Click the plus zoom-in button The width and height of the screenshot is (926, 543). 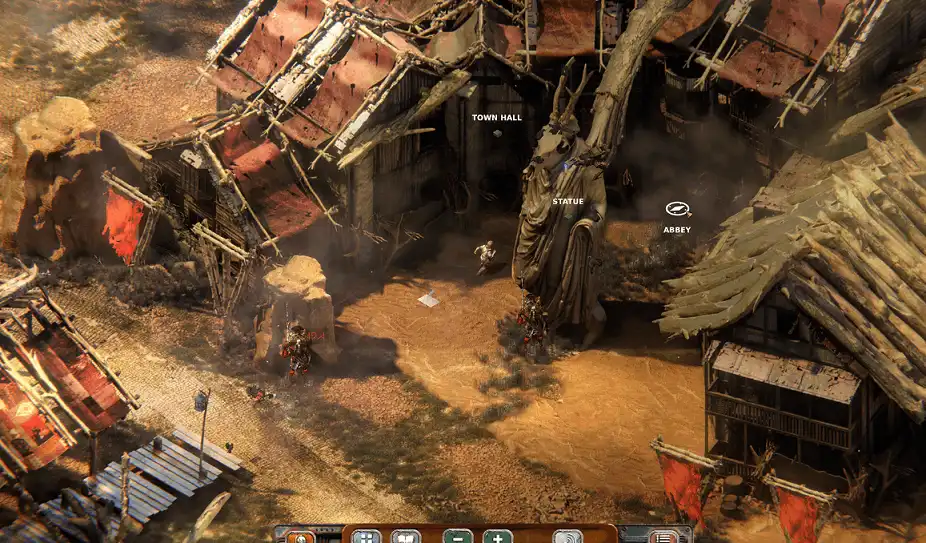click(497, 537)
